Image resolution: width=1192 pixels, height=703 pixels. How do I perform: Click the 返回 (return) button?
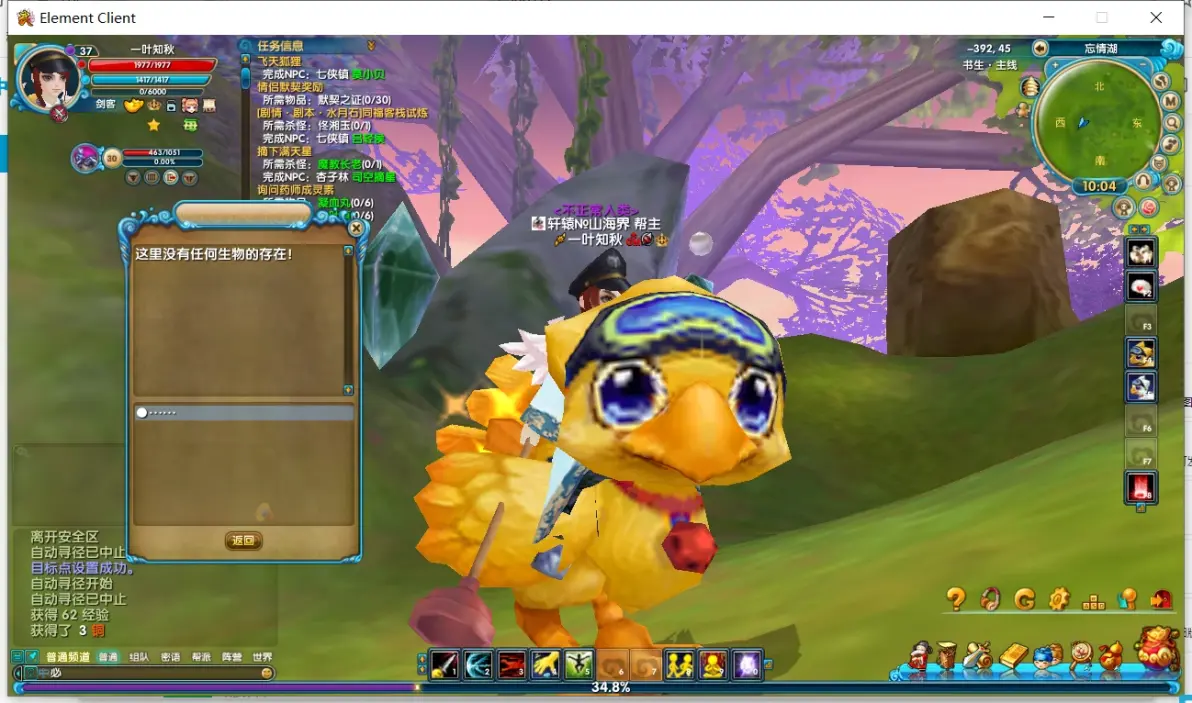click(x=243, y=541)
